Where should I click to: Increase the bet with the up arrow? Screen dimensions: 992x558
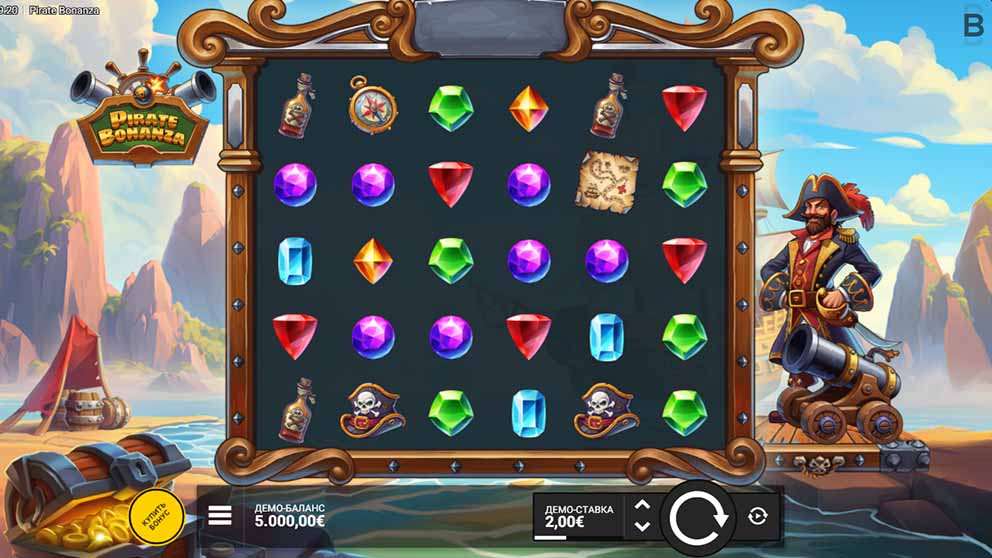point(642,506)
